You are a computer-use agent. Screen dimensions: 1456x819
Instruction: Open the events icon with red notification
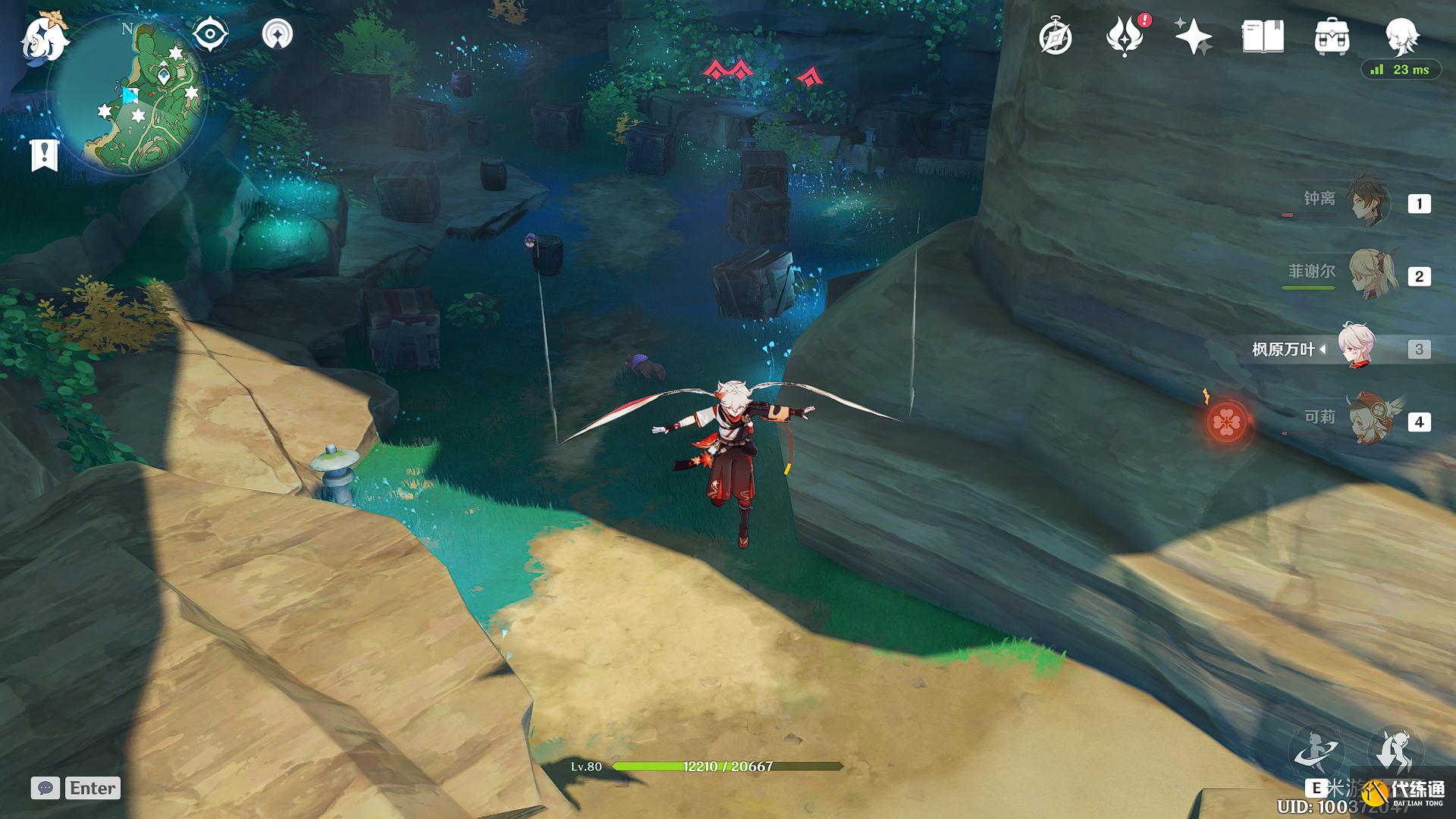pos(1125,37)
